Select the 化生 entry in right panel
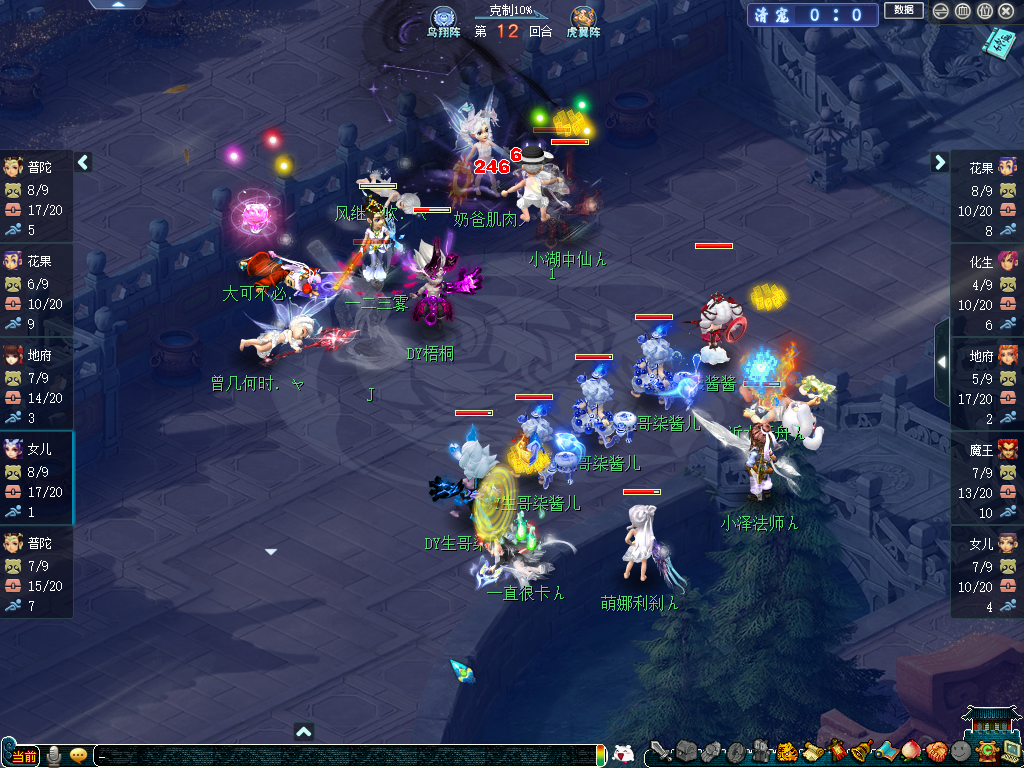Screen dimensions: 1024x768 [986, 283]
